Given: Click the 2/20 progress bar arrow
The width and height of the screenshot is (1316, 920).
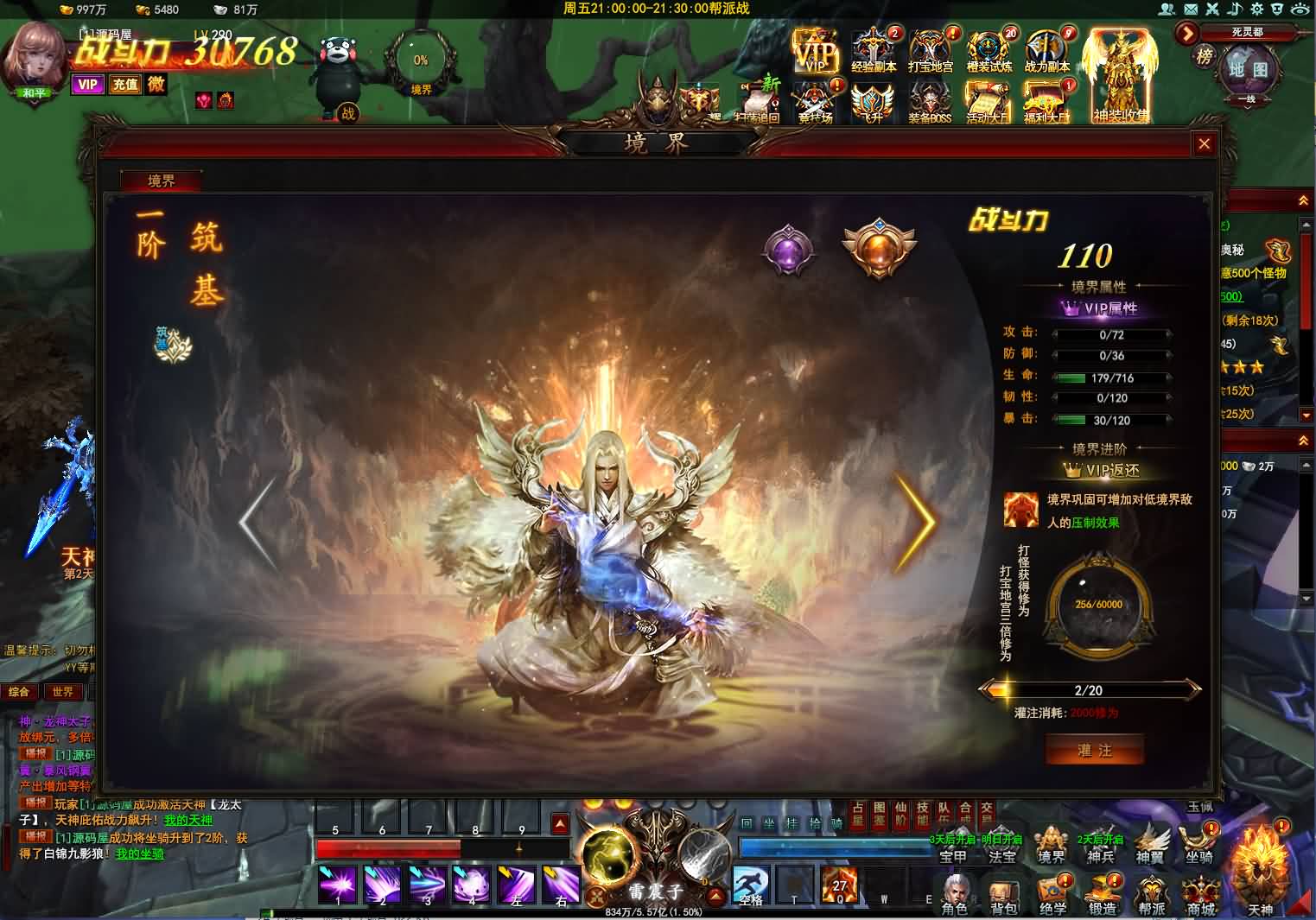Looking at the screenshot, I should 1195,690.
